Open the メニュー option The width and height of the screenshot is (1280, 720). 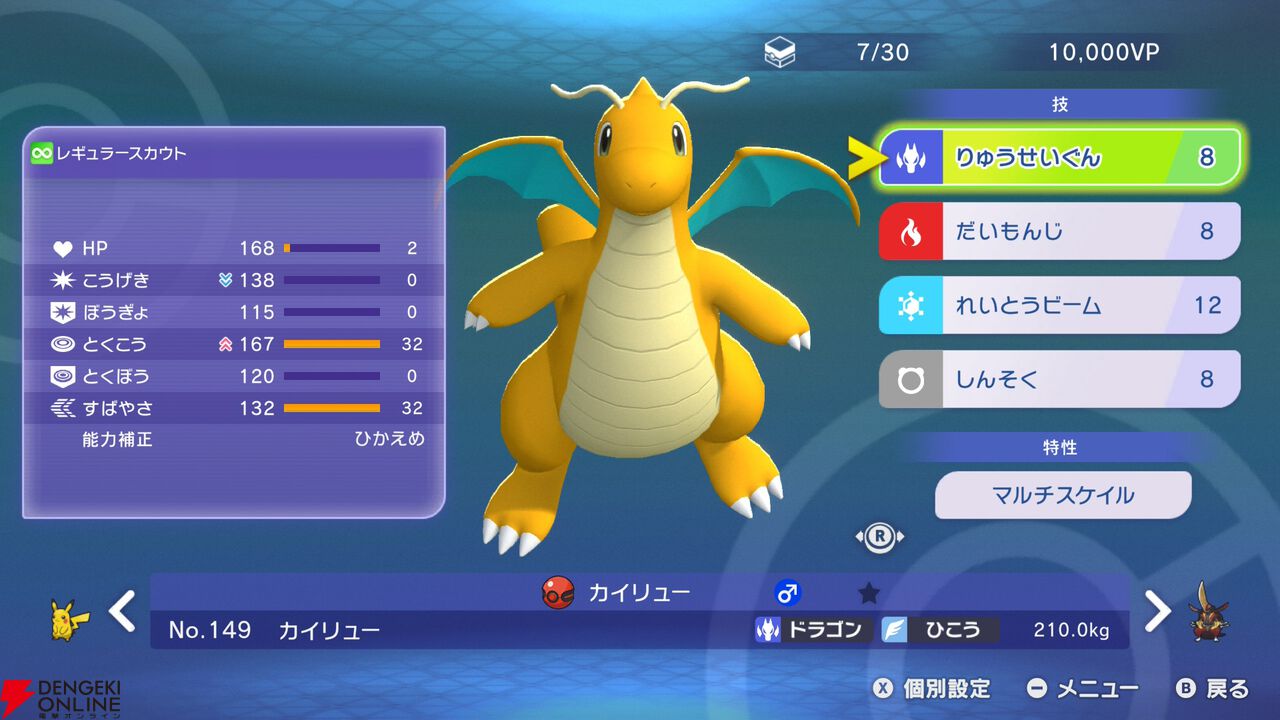(1095, 688)
